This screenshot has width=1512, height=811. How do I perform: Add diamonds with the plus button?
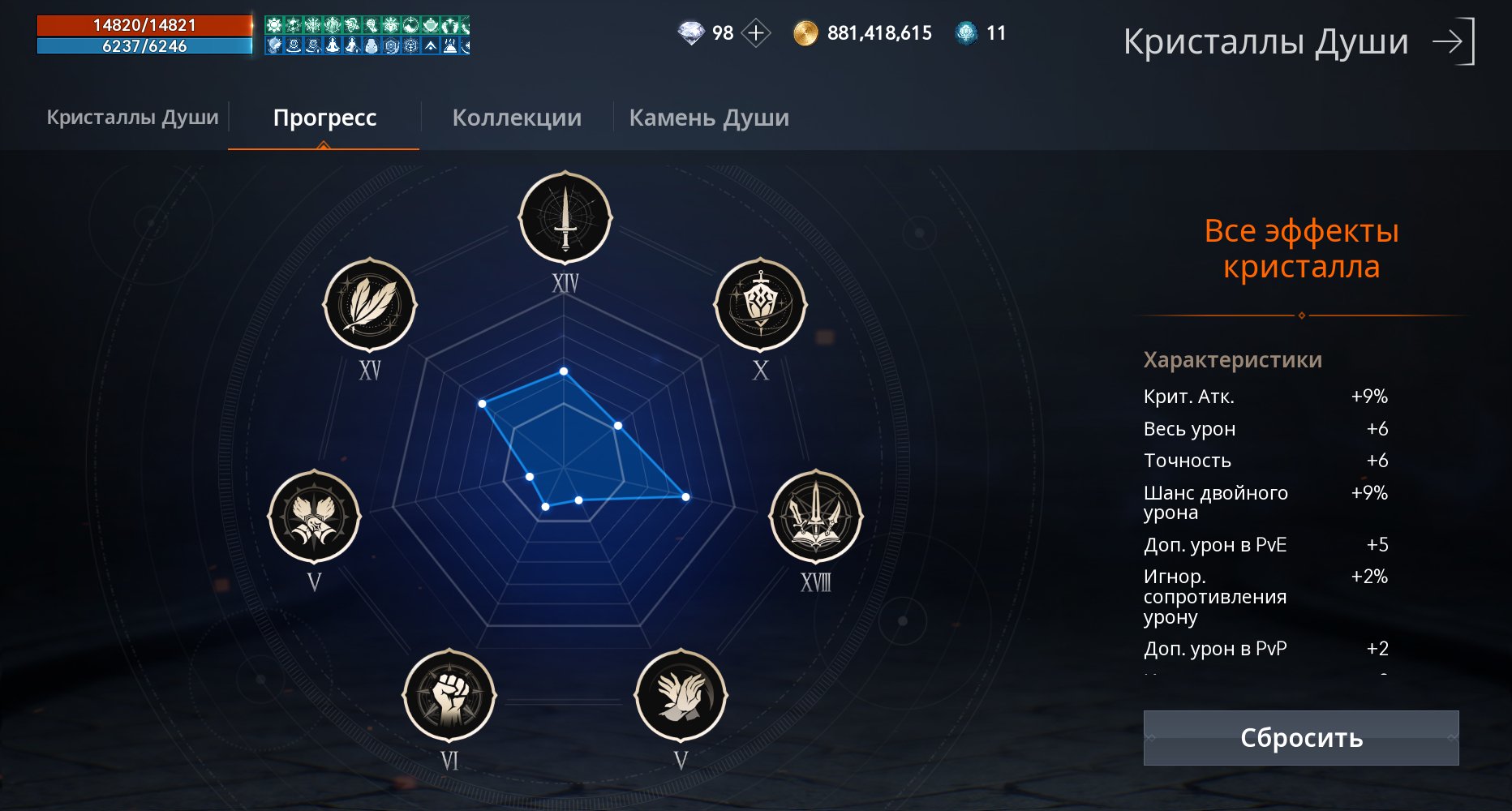756,33
